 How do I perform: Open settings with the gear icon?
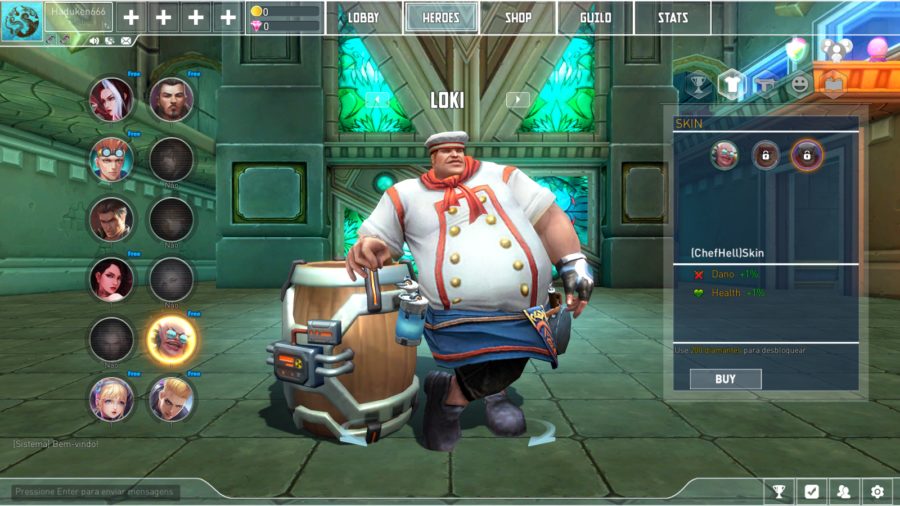coord(877,491)
